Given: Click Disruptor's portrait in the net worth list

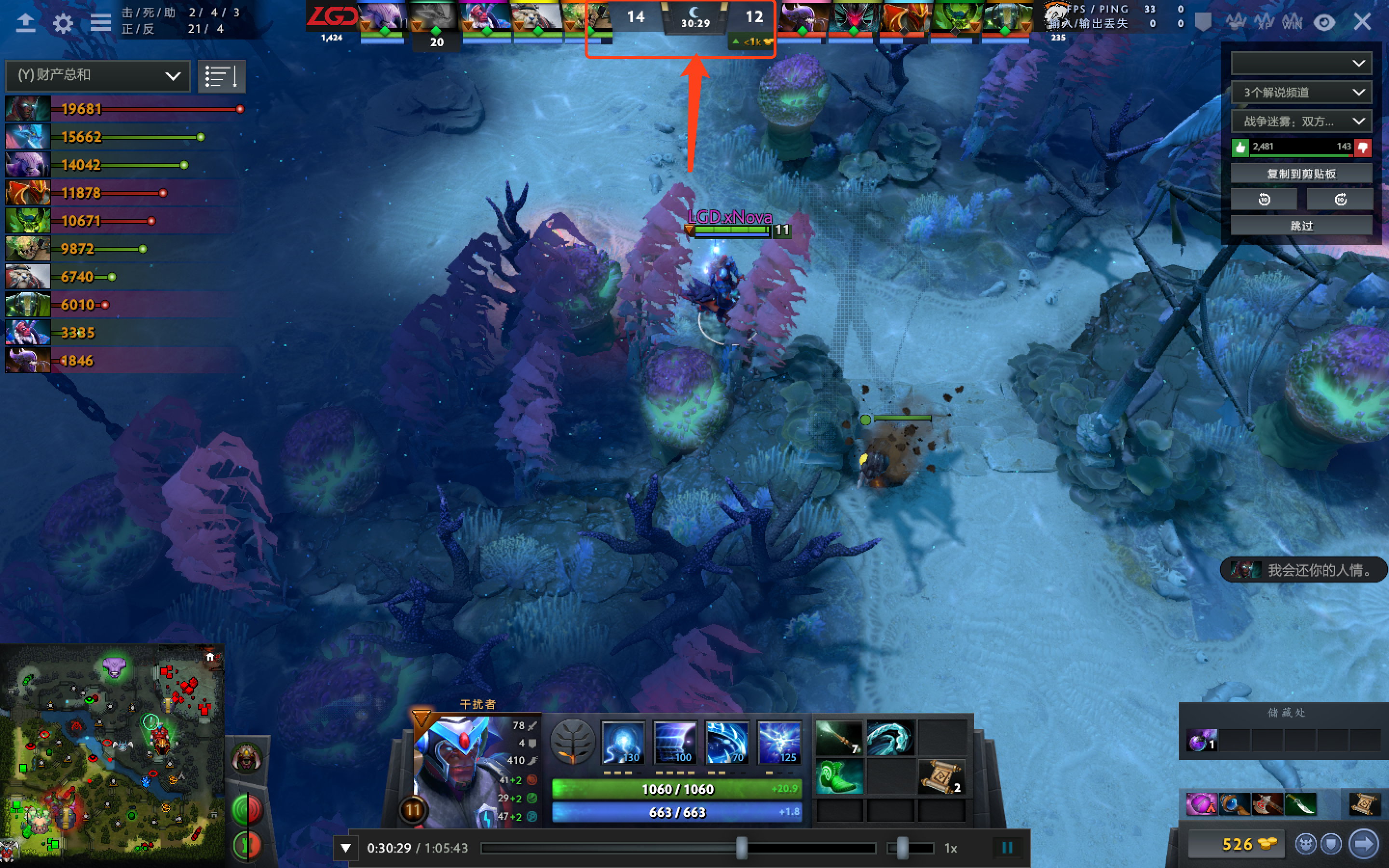Looking at the screenshot, I should [x=27, y=332].
